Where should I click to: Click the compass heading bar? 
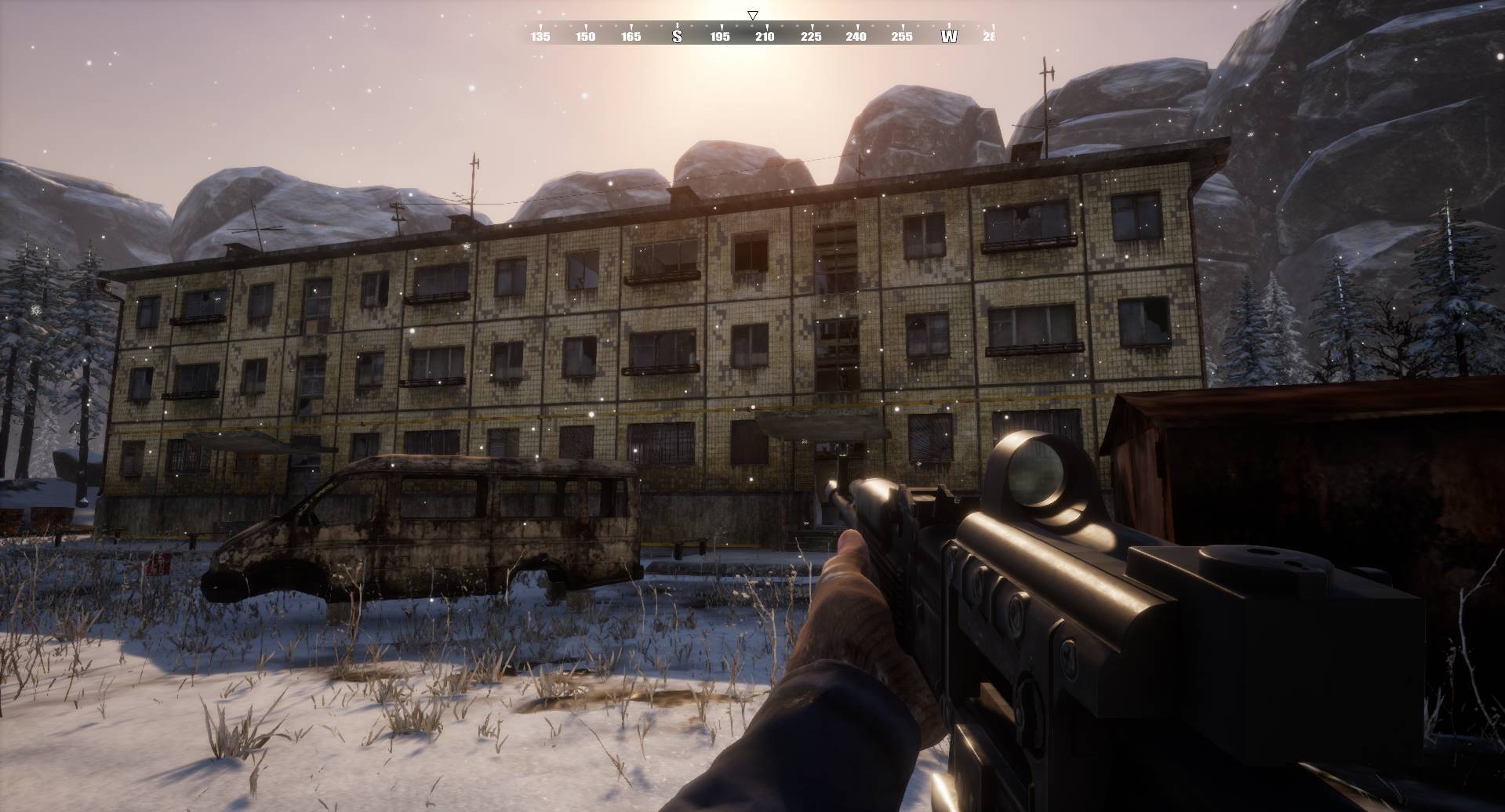coord(753,34)
